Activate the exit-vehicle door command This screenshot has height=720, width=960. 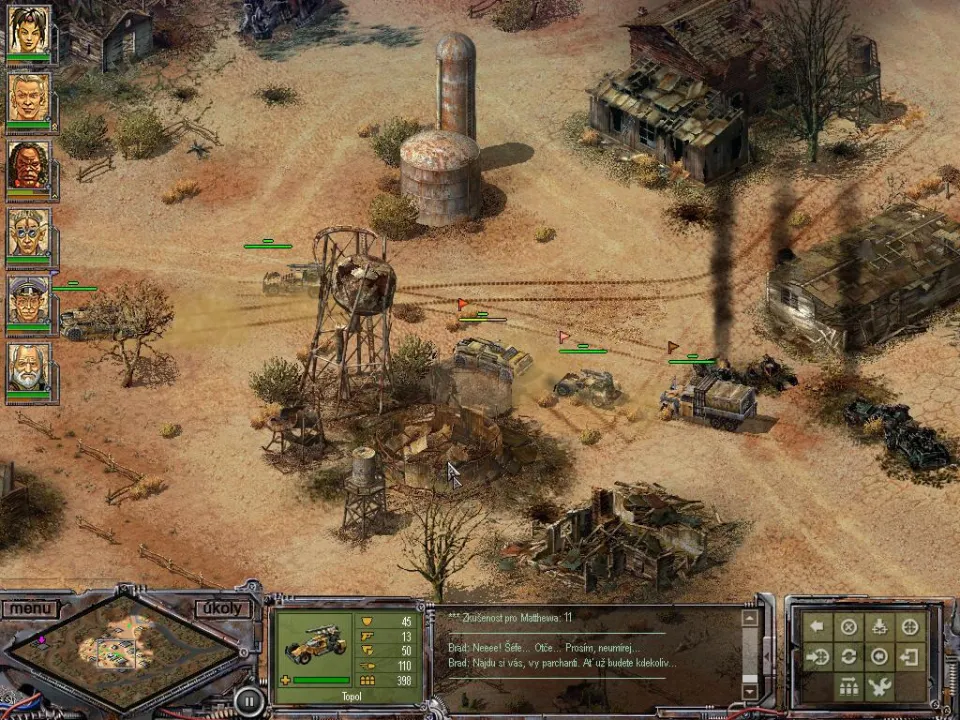[910, 657]
